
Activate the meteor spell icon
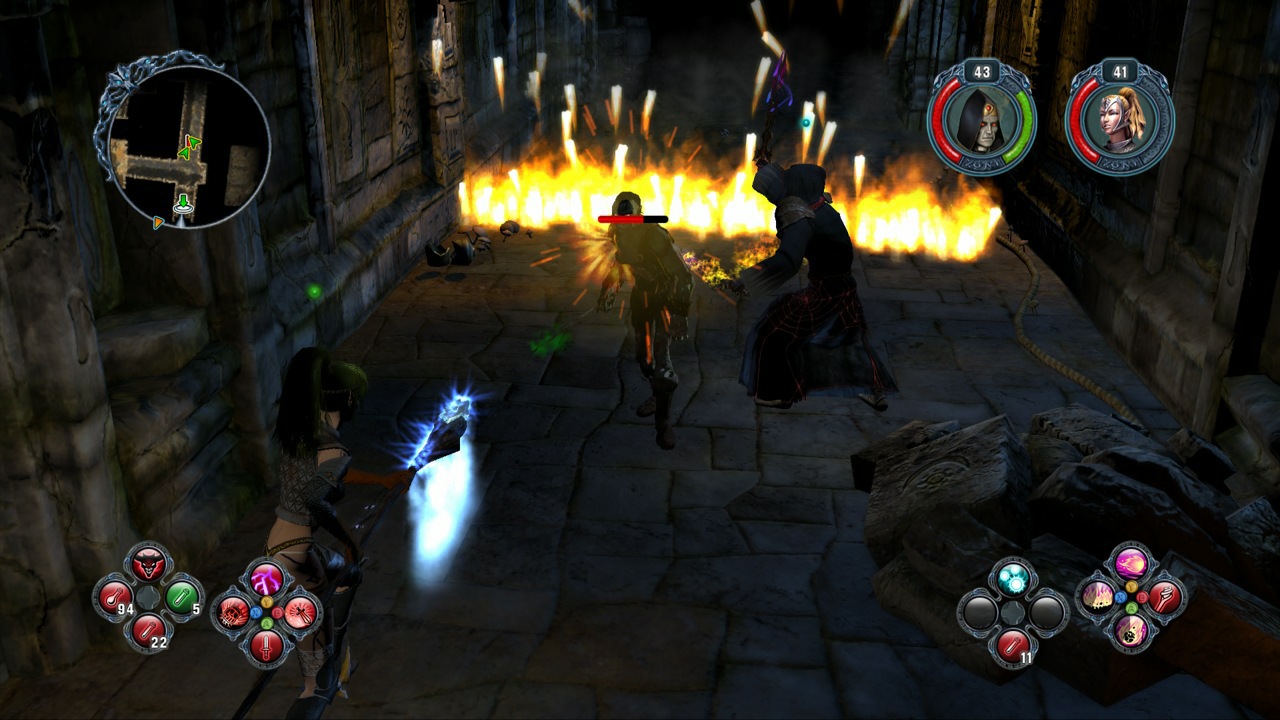1130,632
